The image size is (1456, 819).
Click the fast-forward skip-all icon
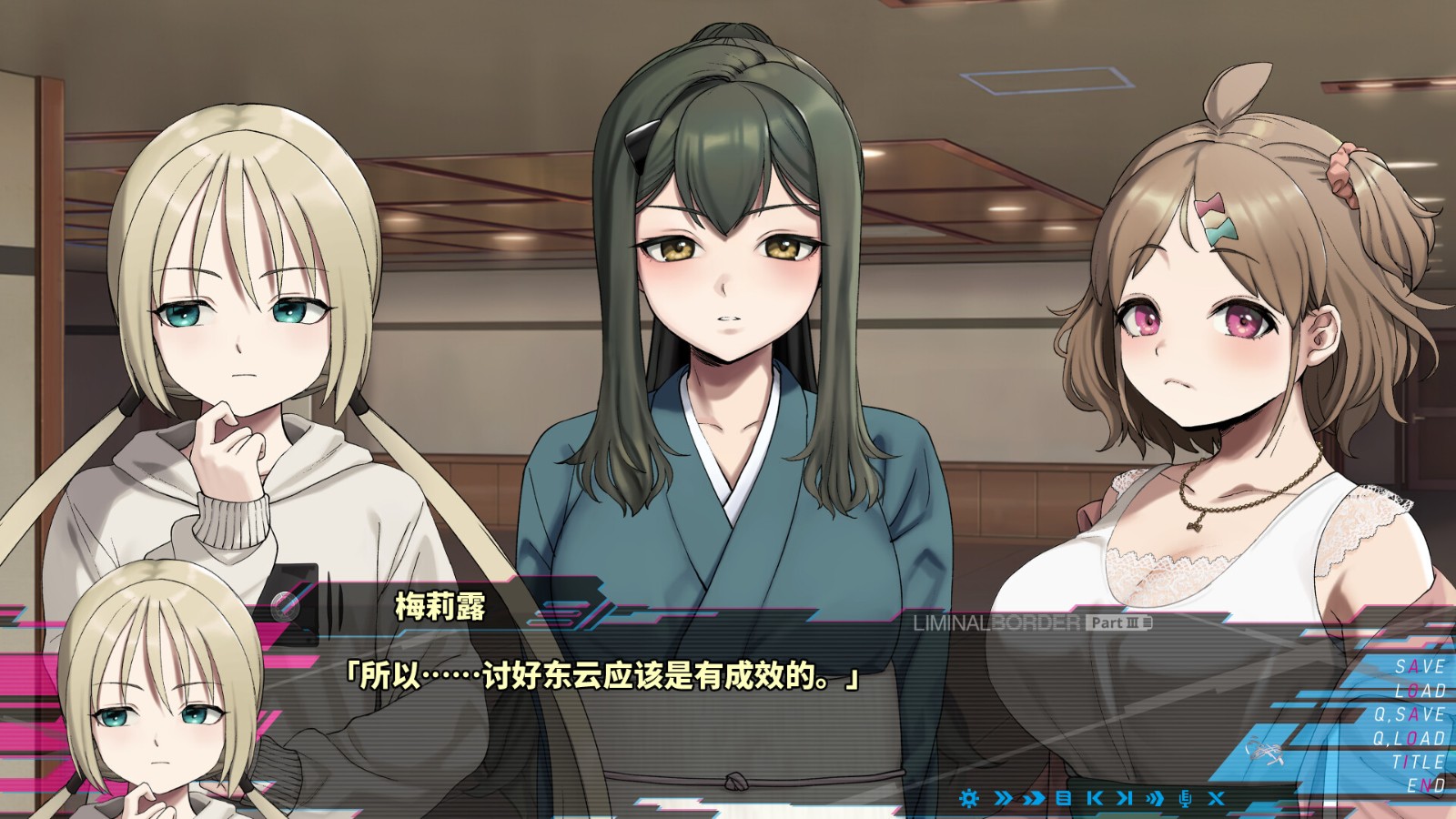pos(1035,798)
